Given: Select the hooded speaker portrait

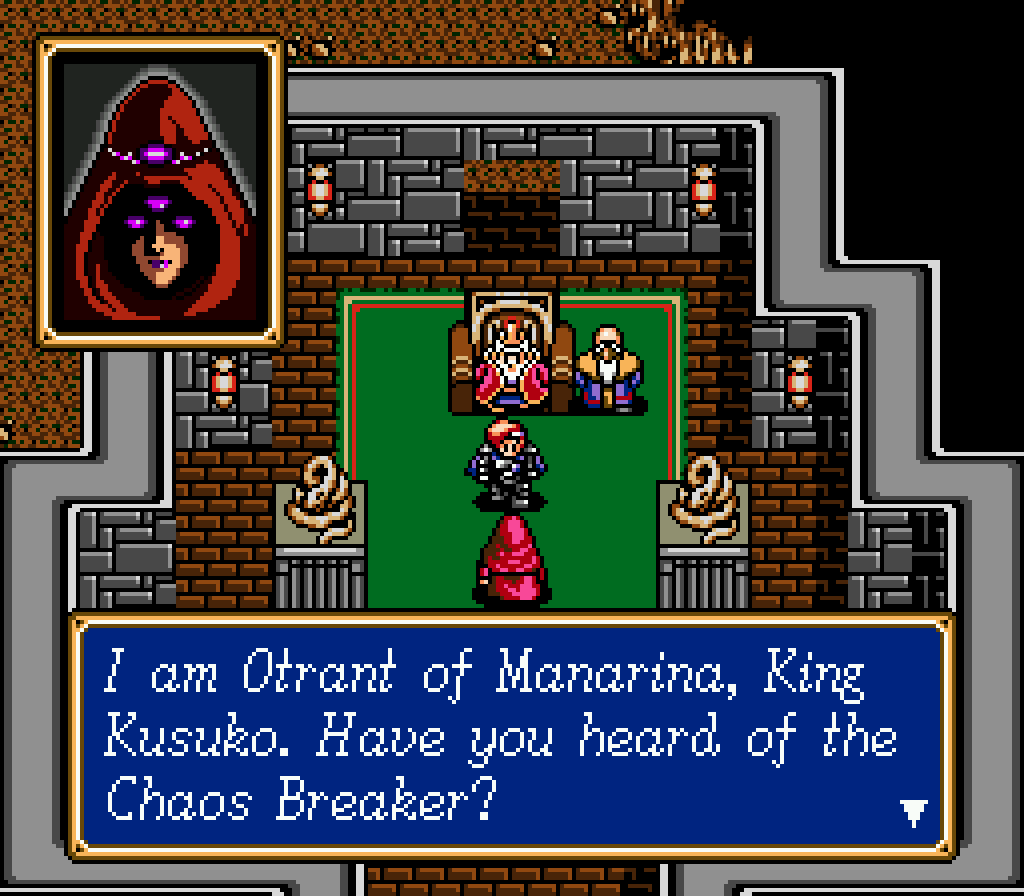Looking at the screenshot, I should tap(161, 192).
